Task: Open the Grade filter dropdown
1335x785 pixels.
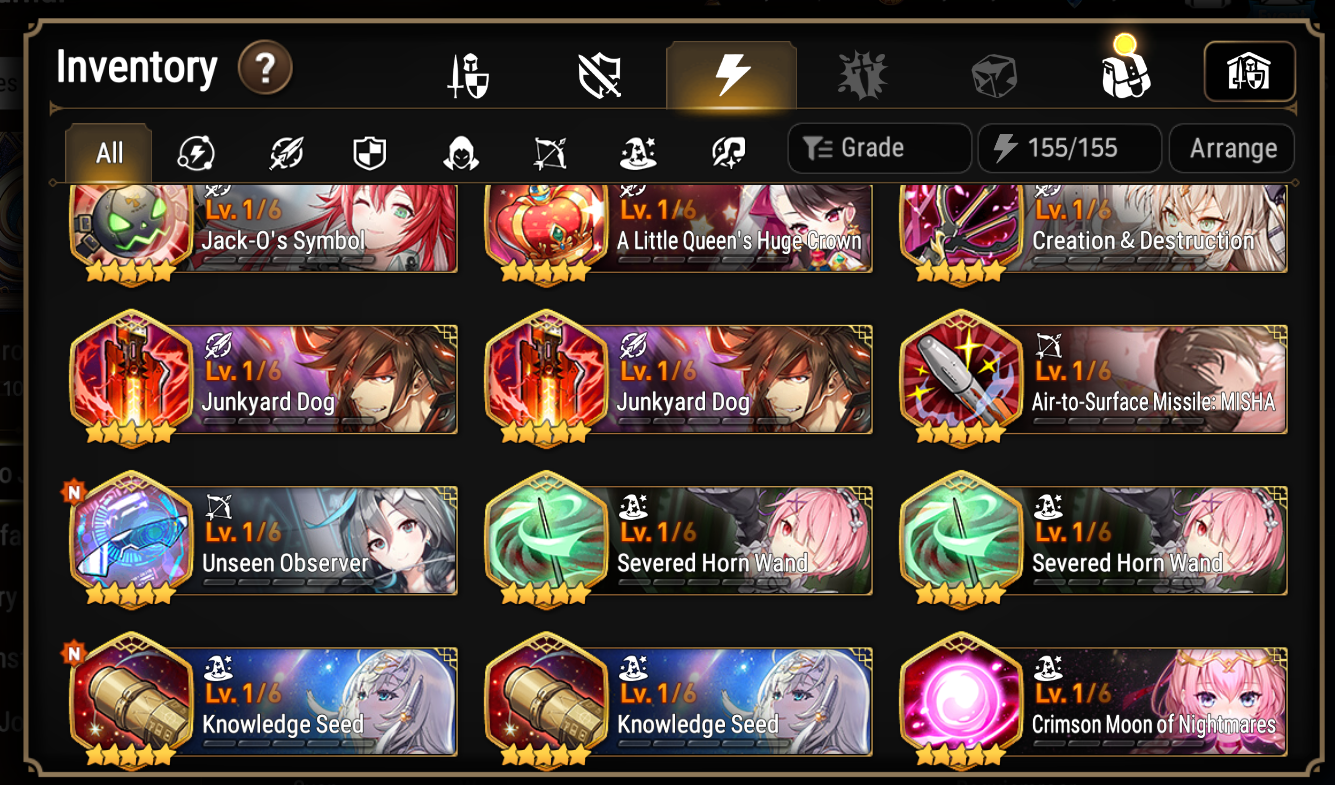Action: 879,148
